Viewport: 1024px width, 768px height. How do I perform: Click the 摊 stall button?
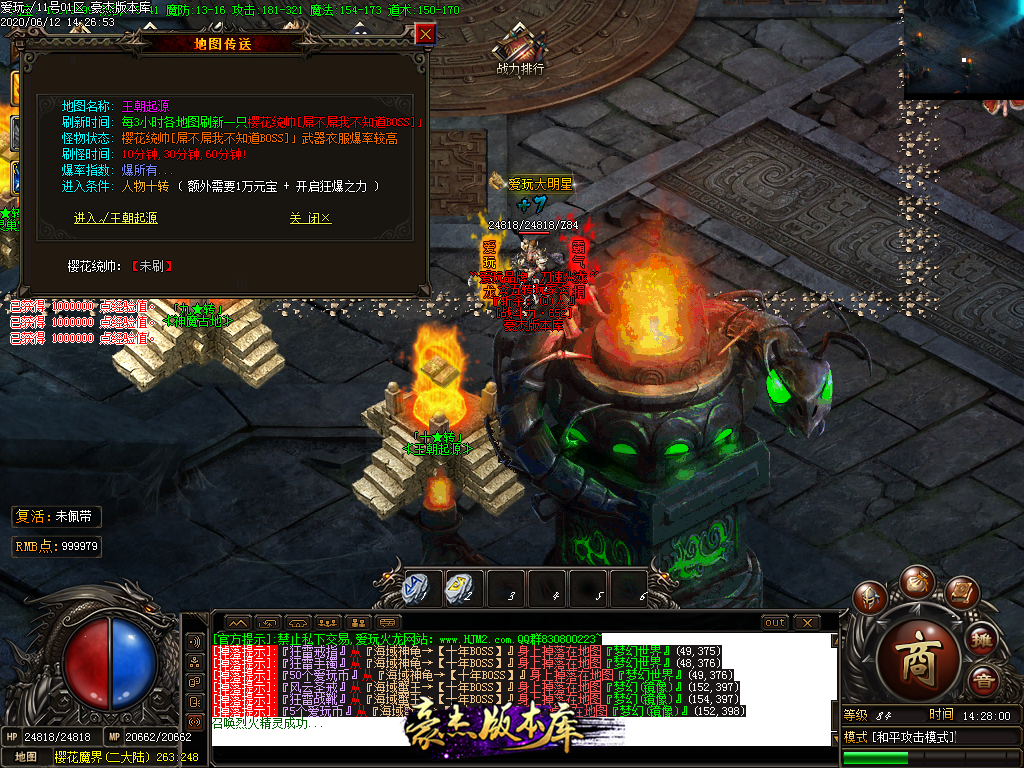(x=983, y=638)
